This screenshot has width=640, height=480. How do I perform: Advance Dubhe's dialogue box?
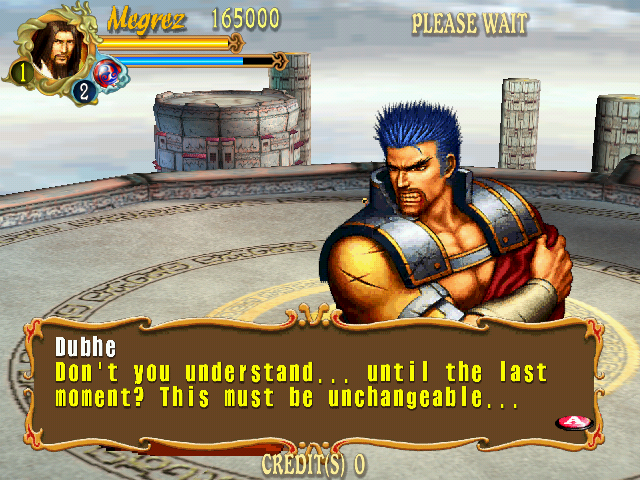pyautogui.click(x=572, y=422)
